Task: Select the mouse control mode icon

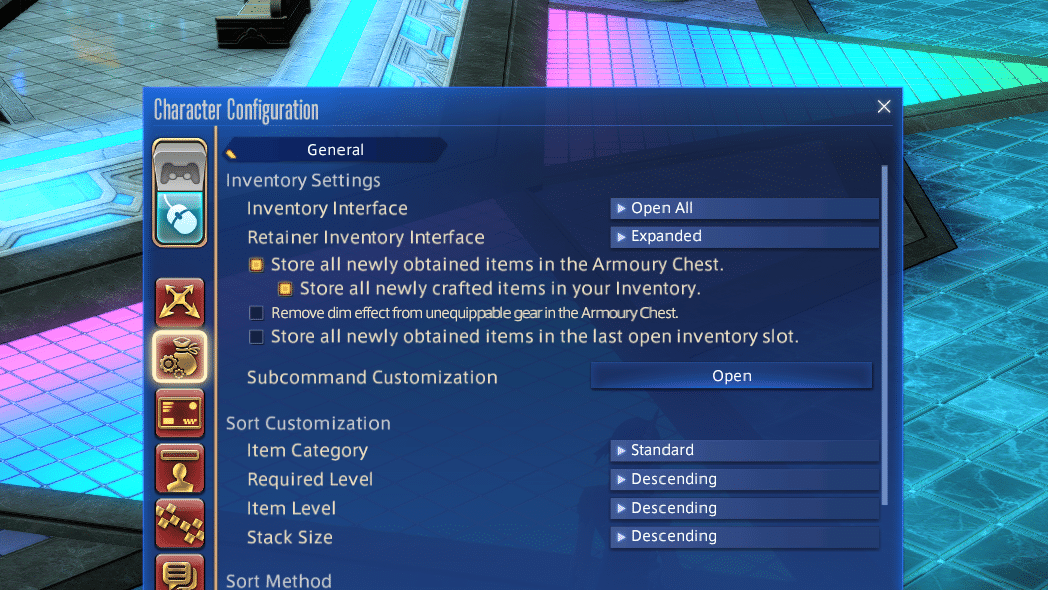Action: coord(180,215)
